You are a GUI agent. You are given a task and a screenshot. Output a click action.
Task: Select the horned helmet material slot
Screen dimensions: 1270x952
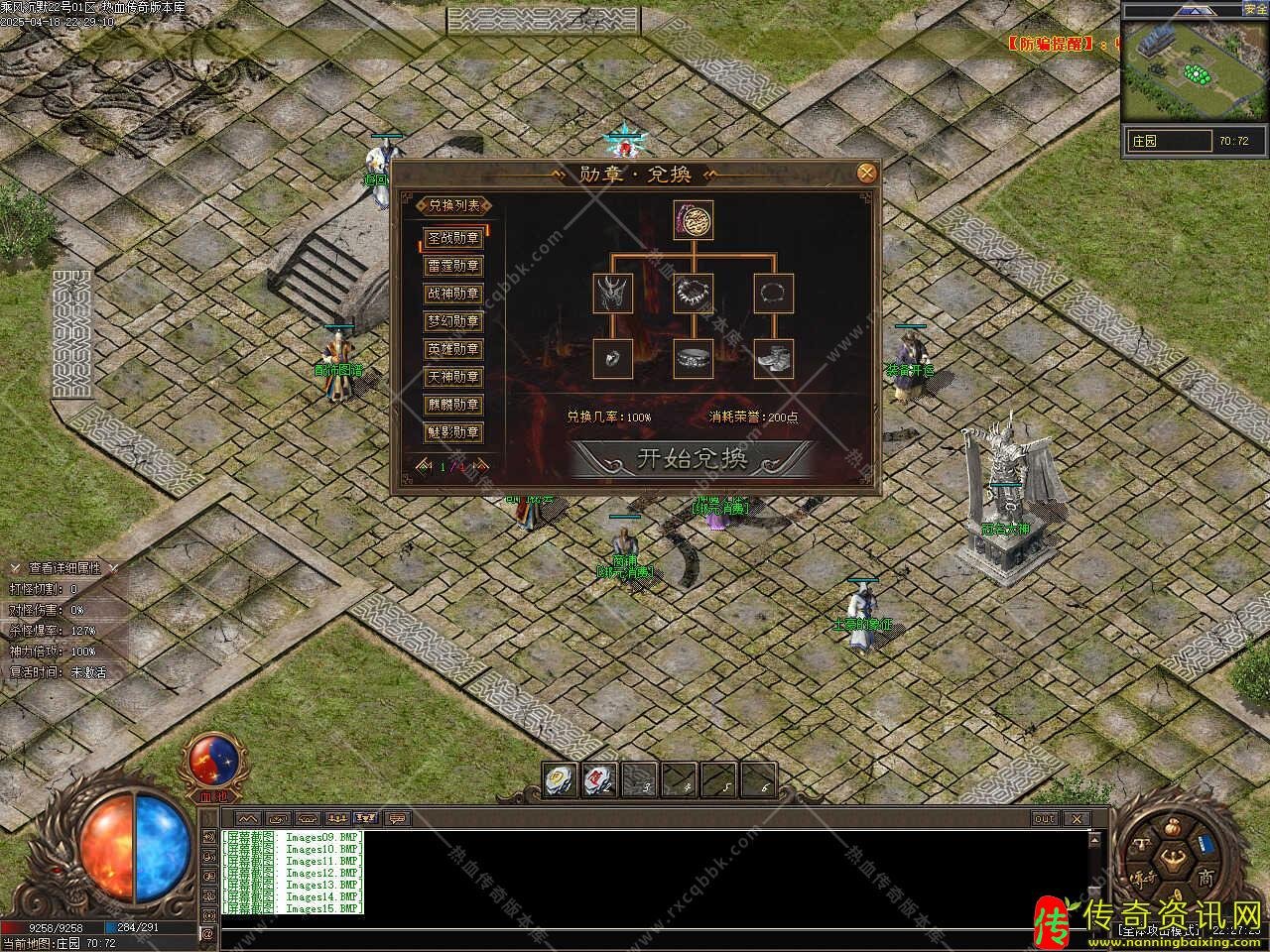613,294
